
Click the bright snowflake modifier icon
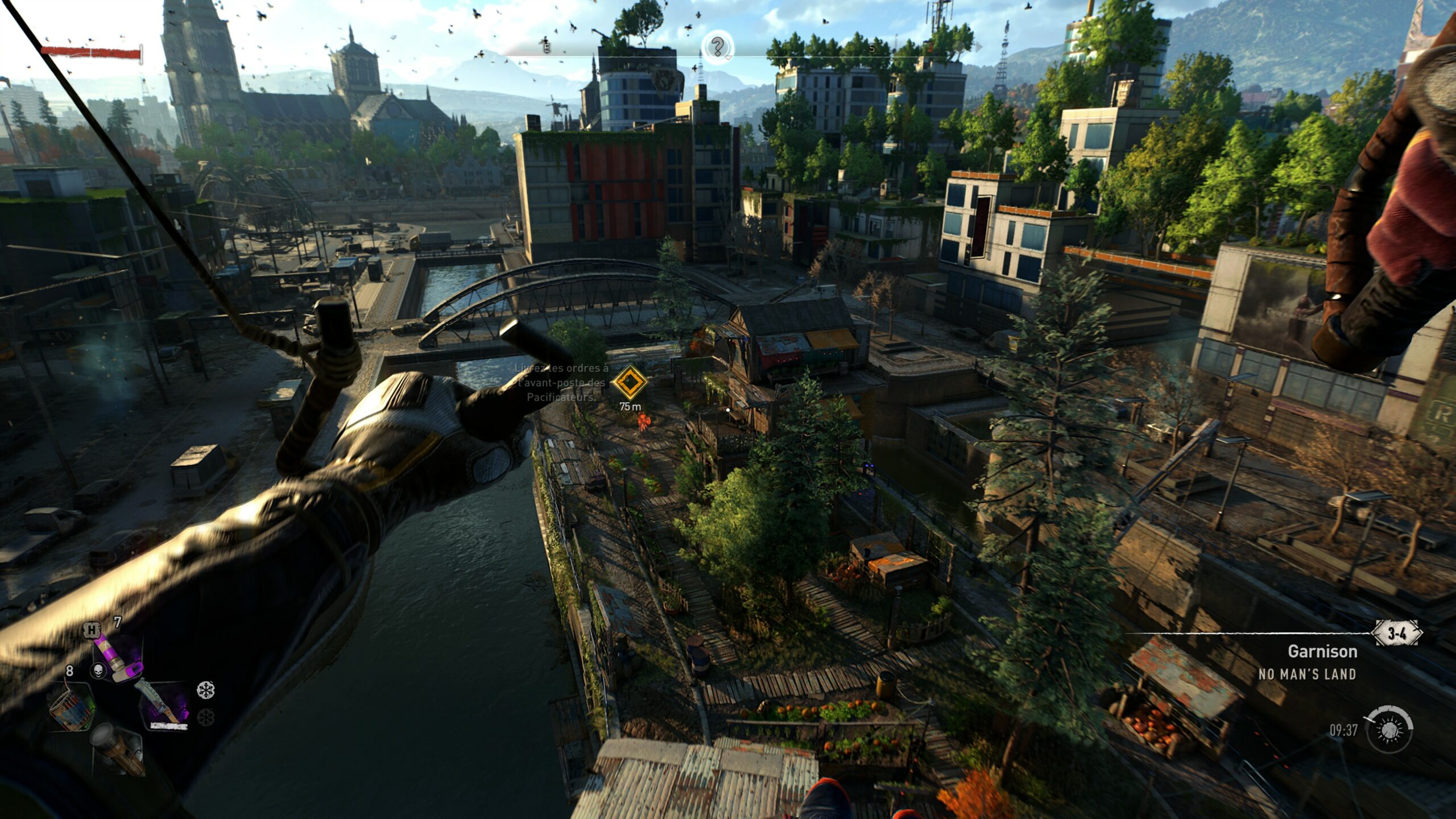coord(205,690)
